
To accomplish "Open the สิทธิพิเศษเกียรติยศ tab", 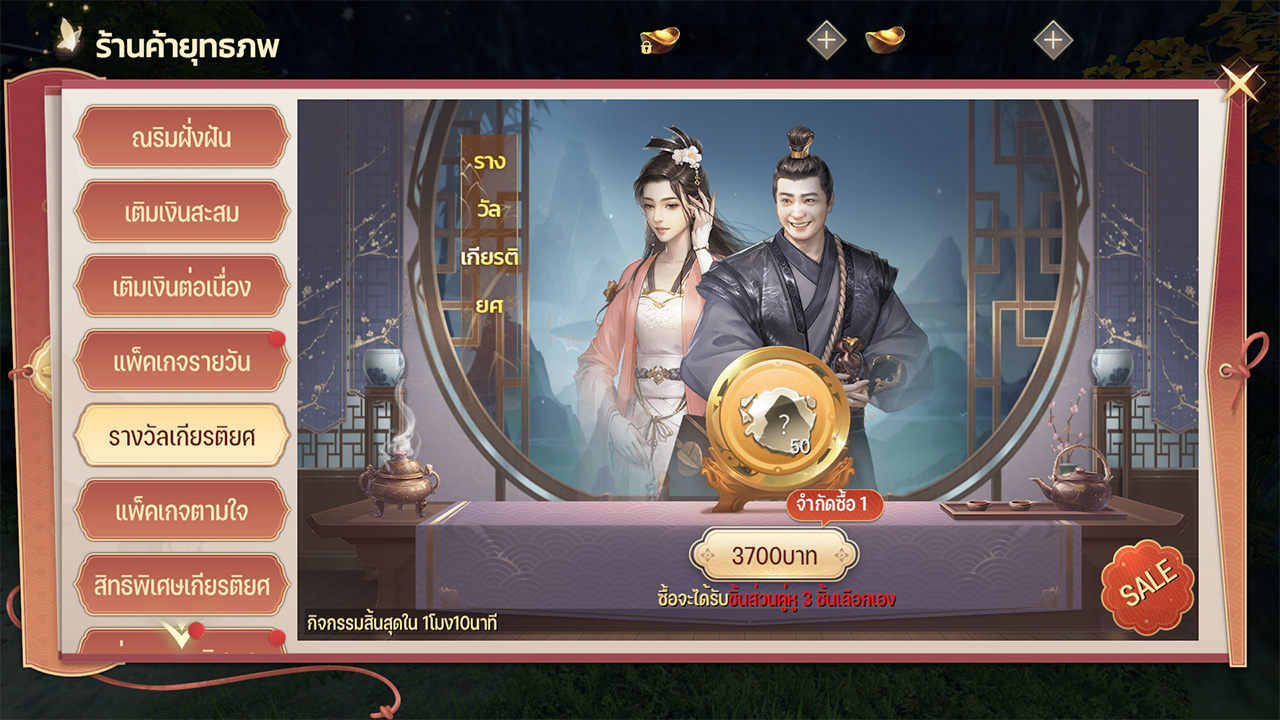I will pyautogui.click(x=181, y=585).
